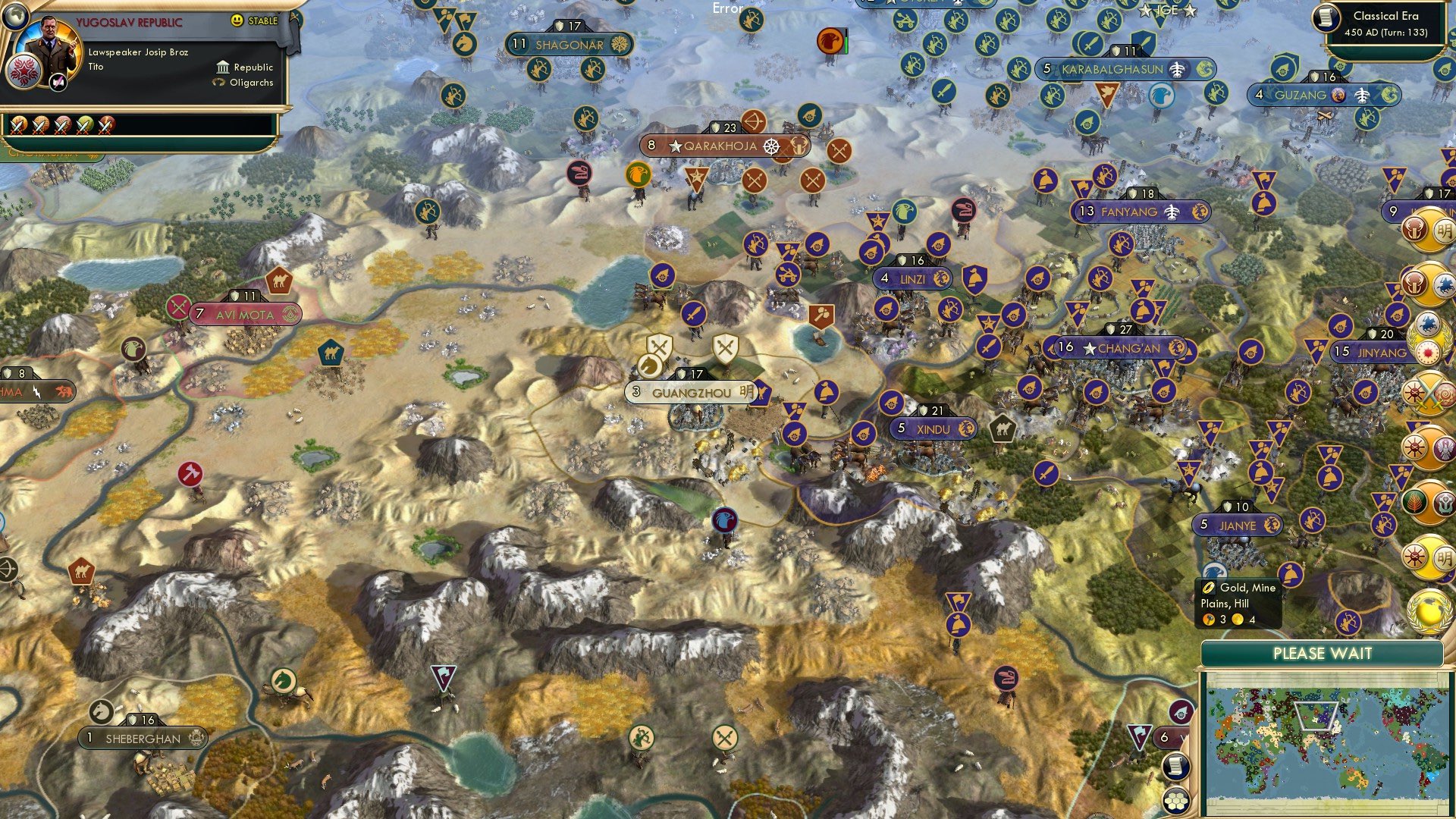
Task: Open the Ming 明 diplomacy notification on right edge
Action: [x=1445, y=230]
